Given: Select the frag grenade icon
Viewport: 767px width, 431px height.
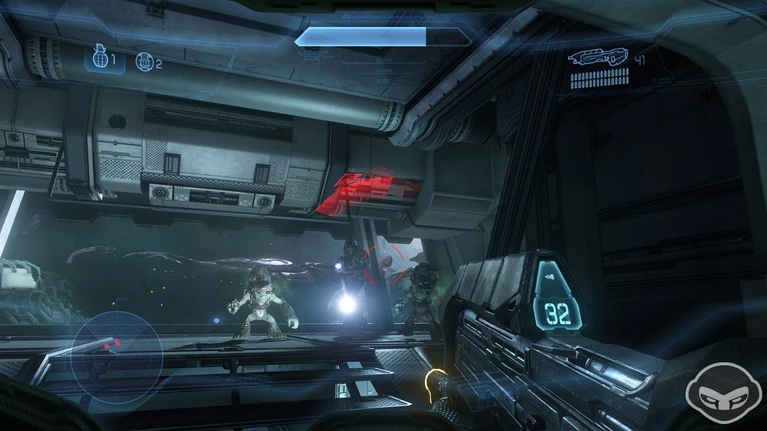Looking at the screenshot, I should pos(100,59).
